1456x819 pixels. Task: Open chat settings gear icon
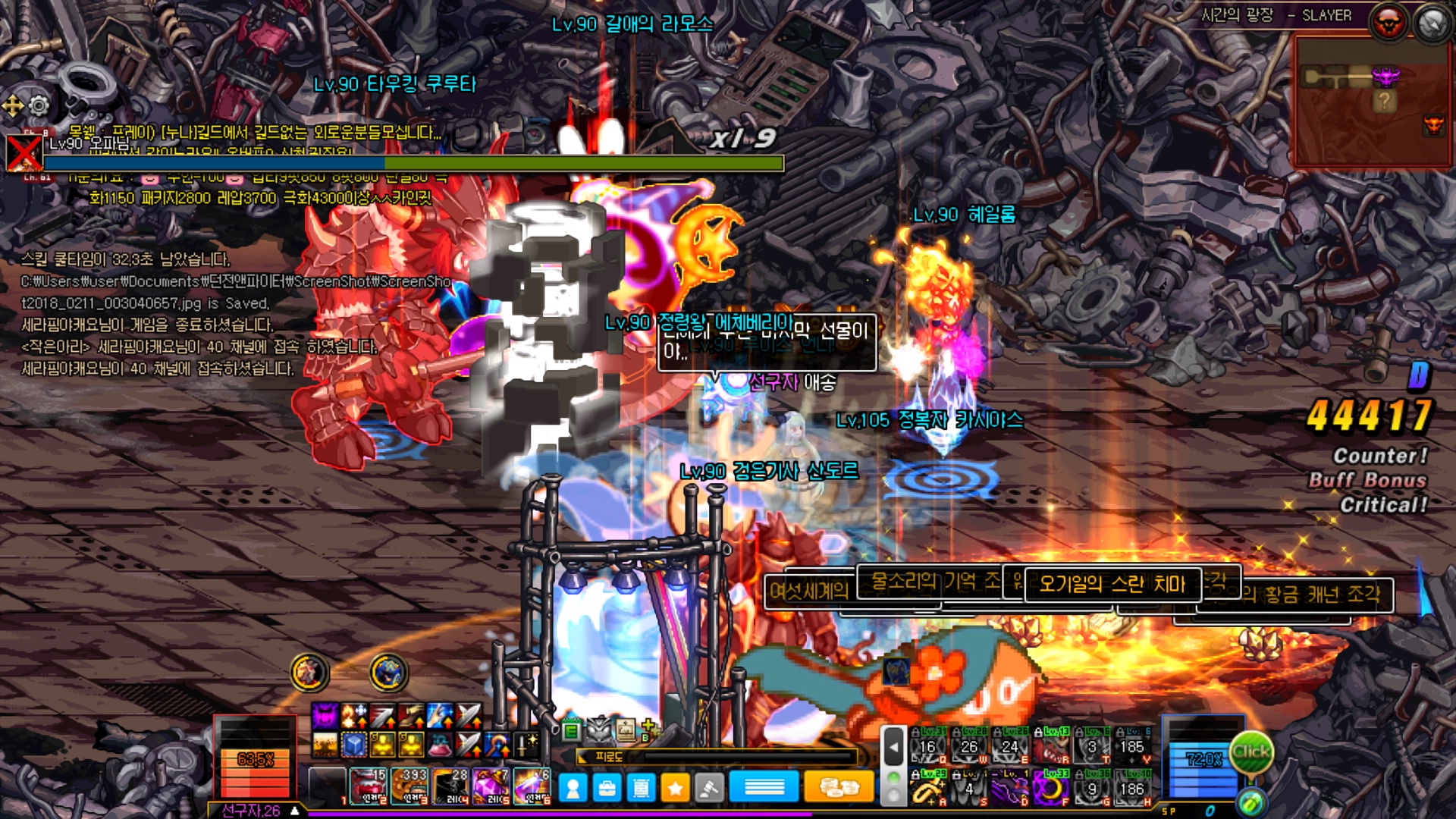pos(38,105)
